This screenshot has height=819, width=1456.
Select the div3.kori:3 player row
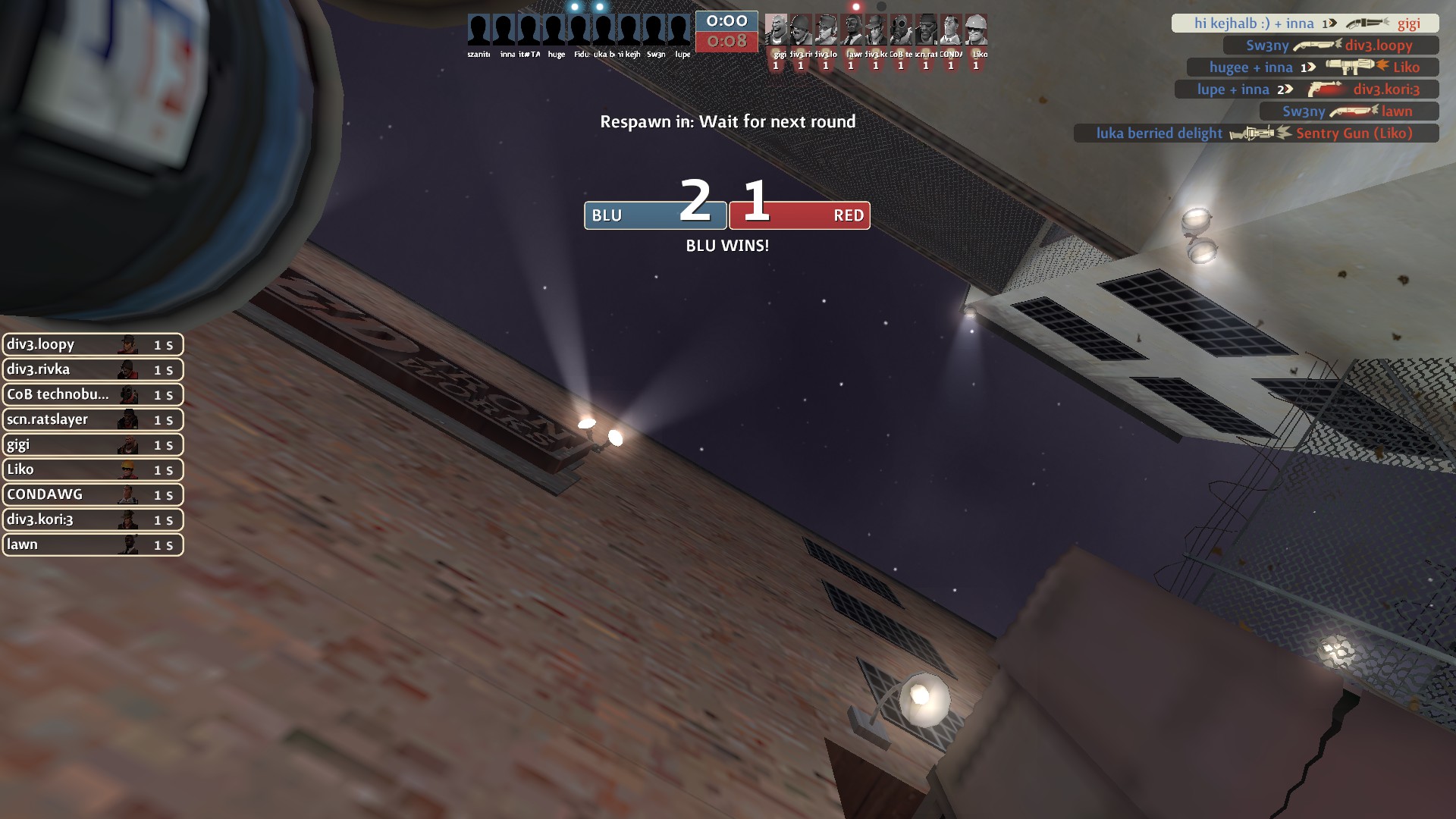pyautogui.click(x=93, y=519)
